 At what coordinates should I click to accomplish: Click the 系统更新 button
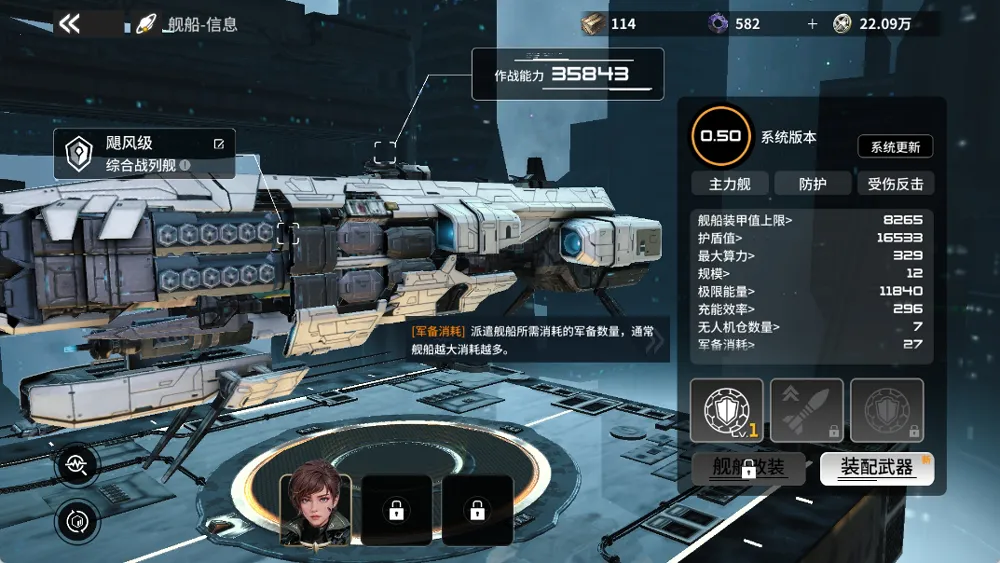pos(895,147)
